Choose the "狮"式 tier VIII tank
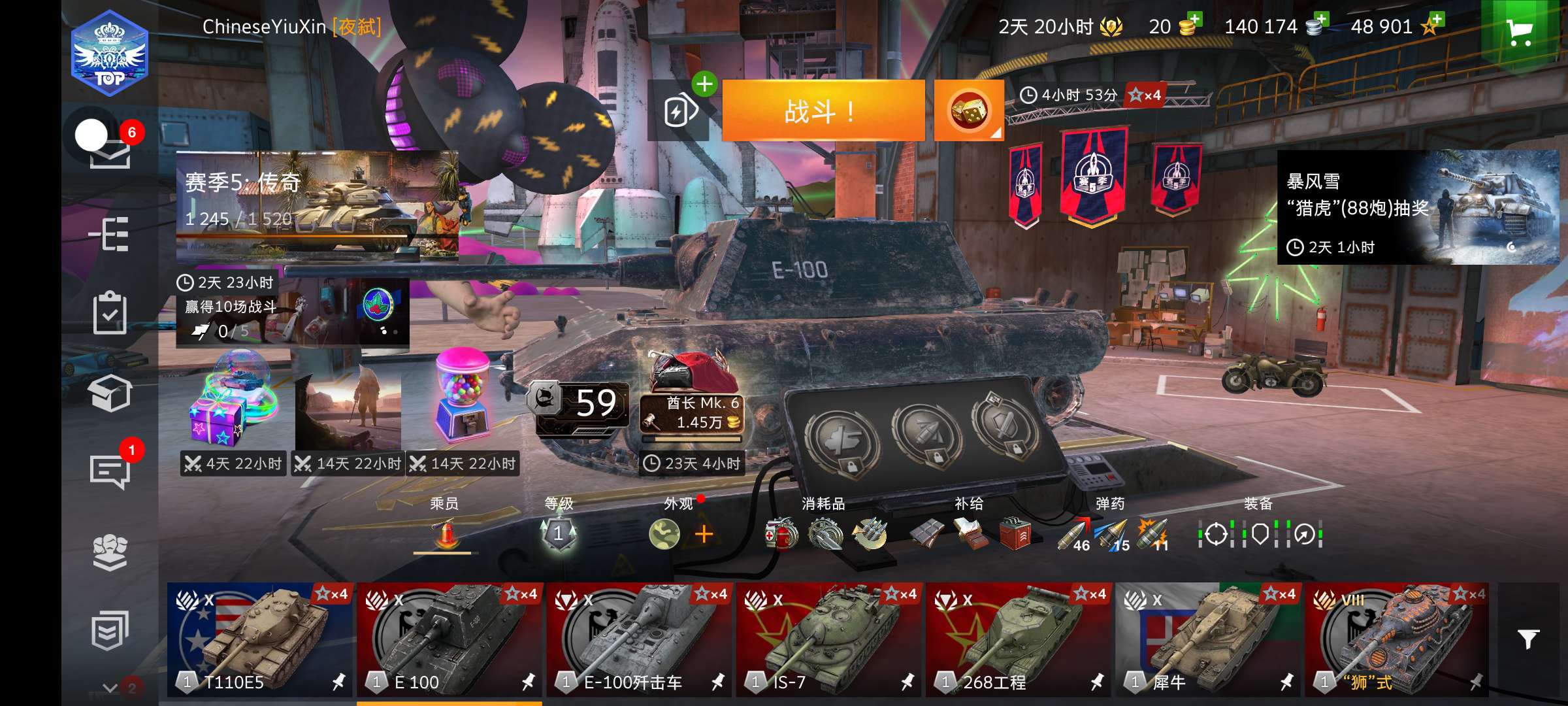The width and height of the screenshot is (1568, 706). (1397, 639)
